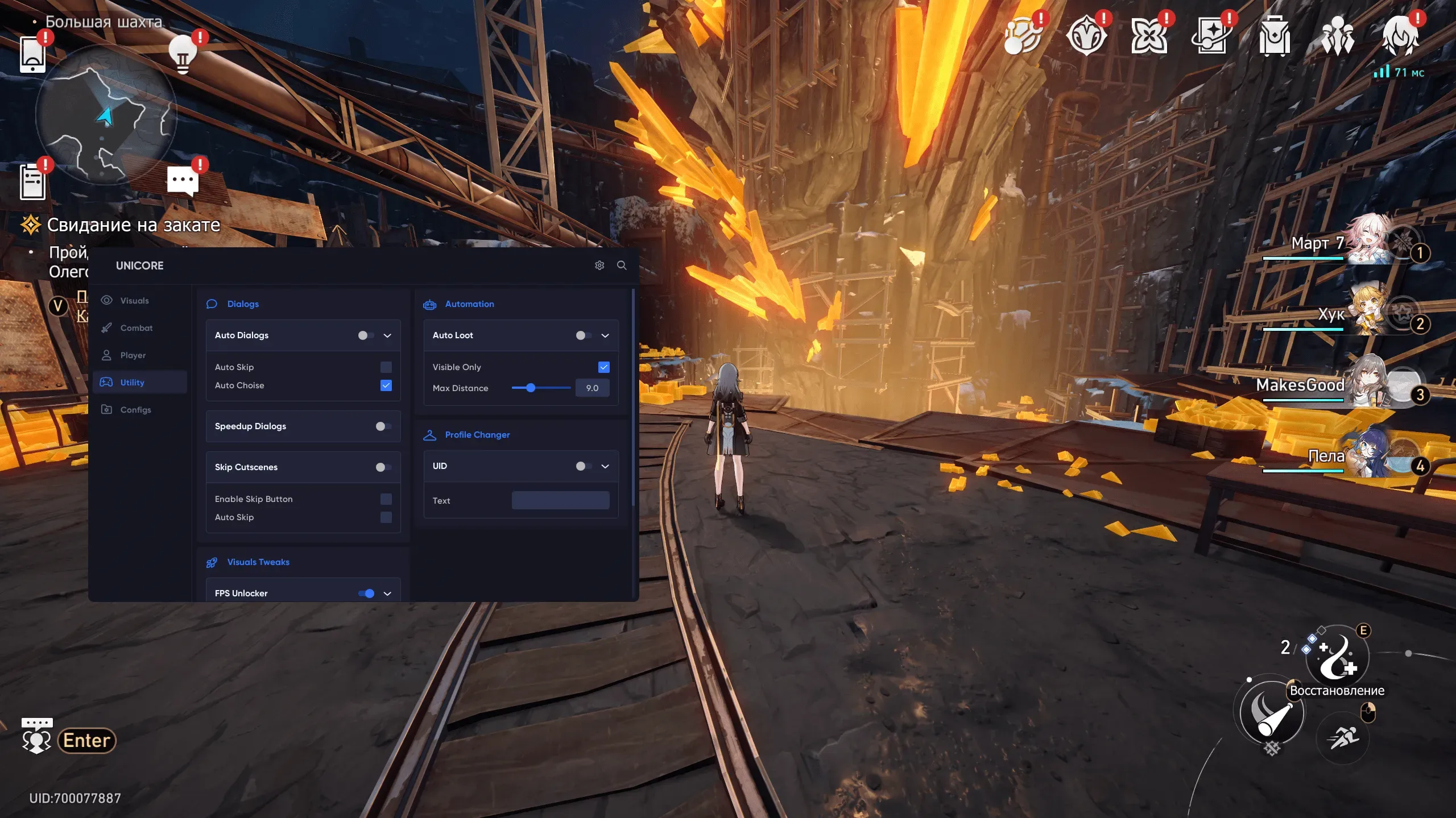The height and width of the screenshot is (818, 1456).
Task: Adjust the Max Distance slider handle
Action: point(531,388)
